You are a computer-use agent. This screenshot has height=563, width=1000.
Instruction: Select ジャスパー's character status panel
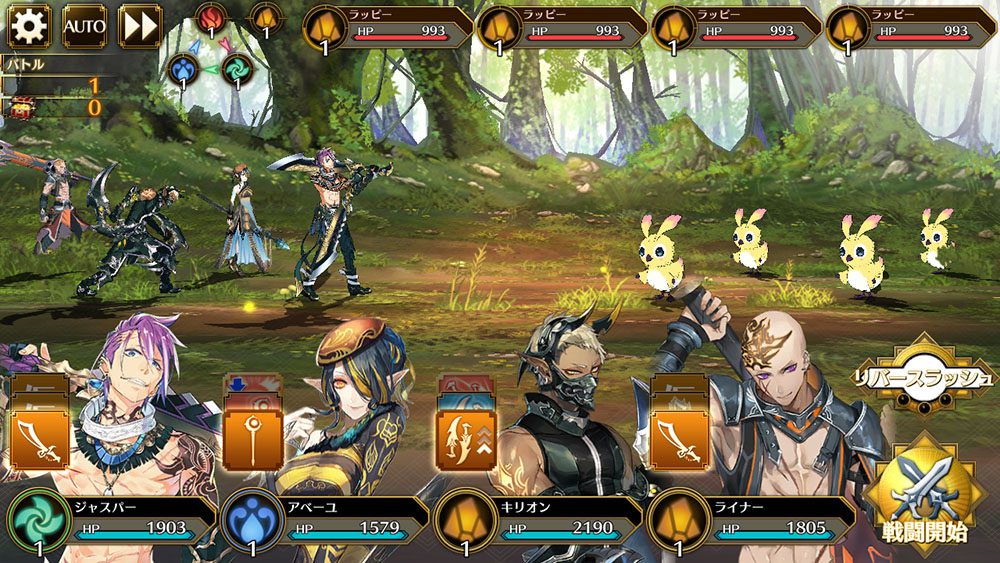click(x=115, y=520)
